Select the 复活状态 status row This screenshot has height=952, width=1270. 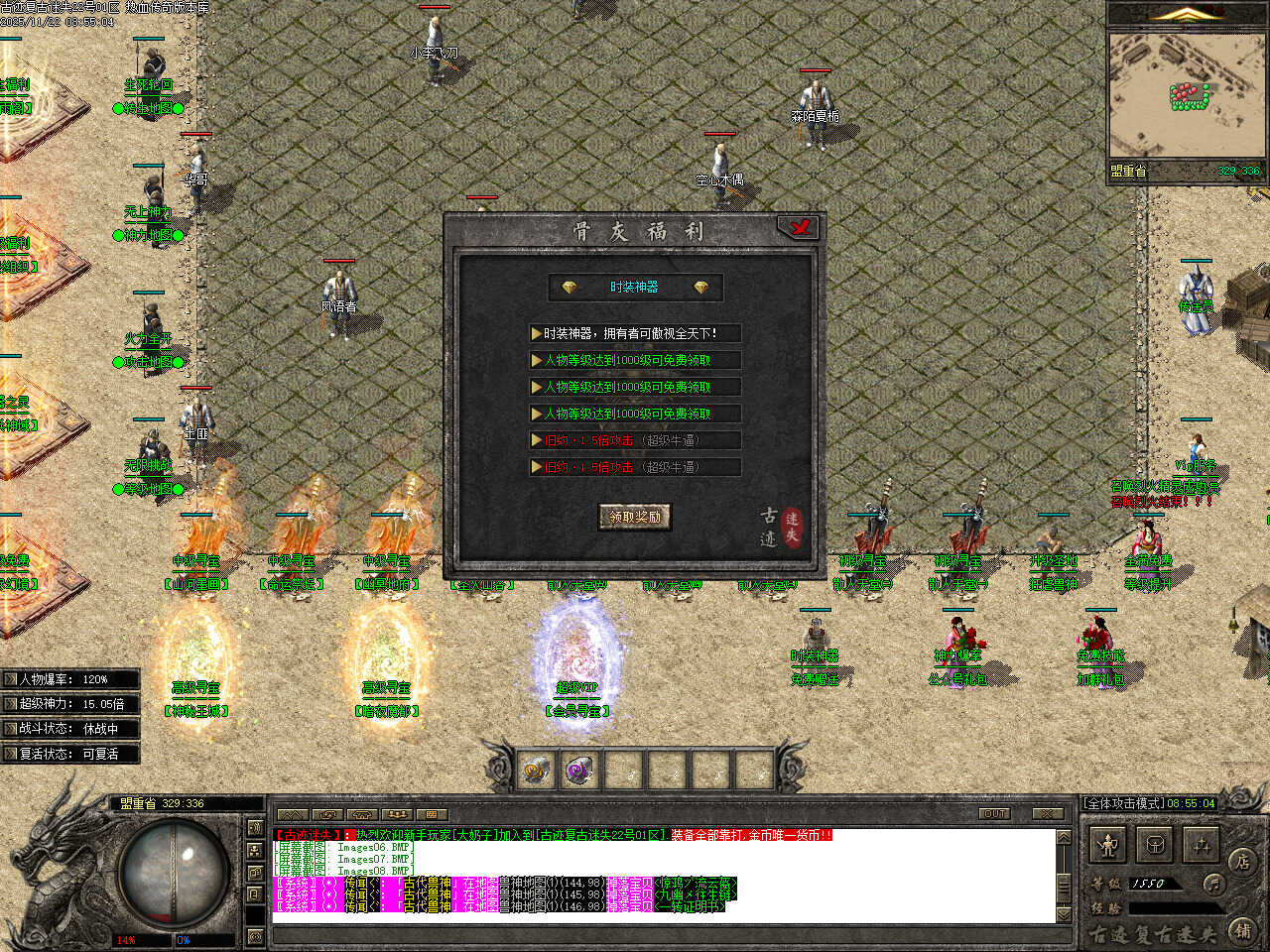coord(69,754)
